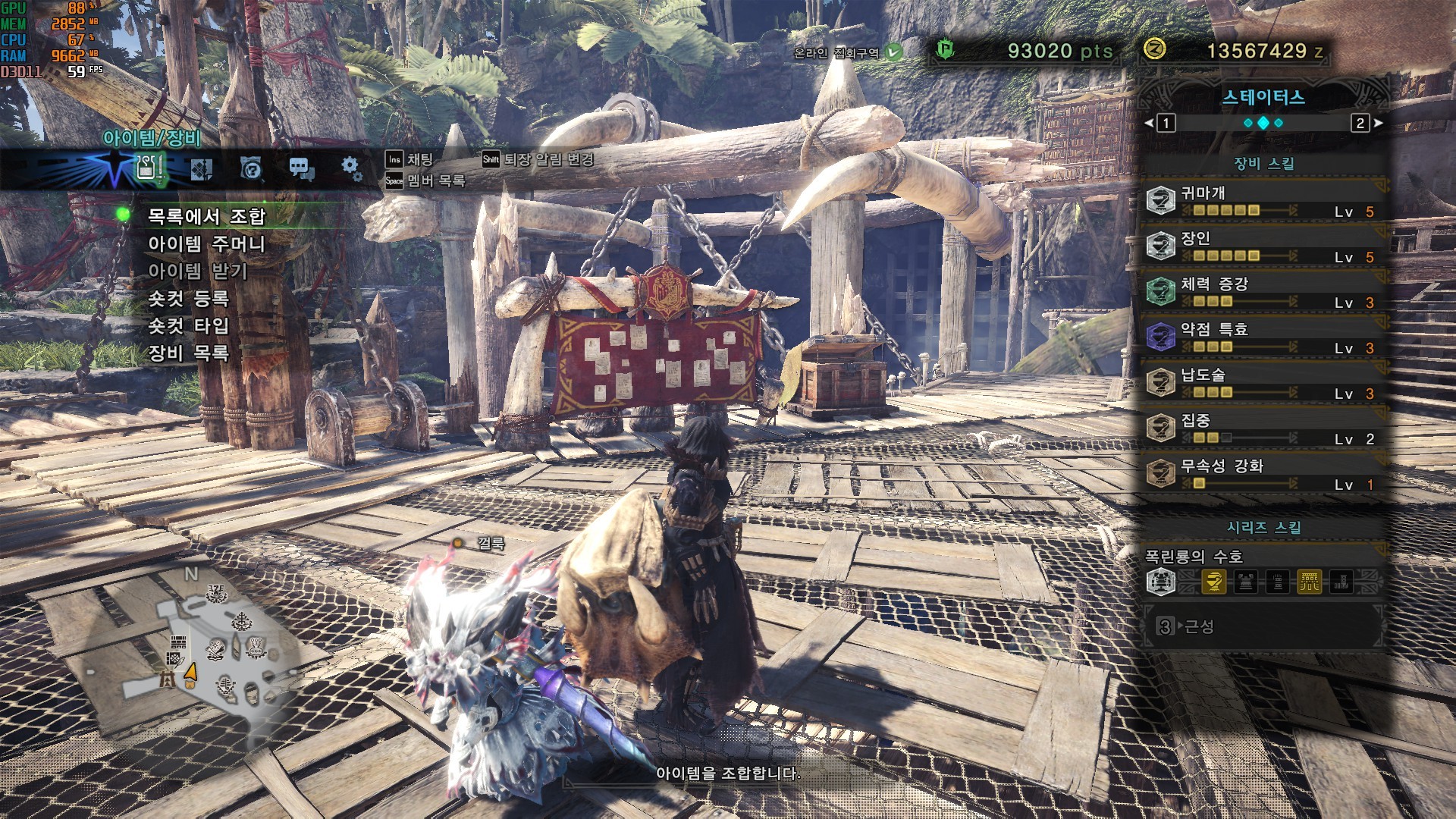Viewport: 1456px width, 819px height.
Task: Switch to the items and equipment tab icon
Action: pos(149,168)
